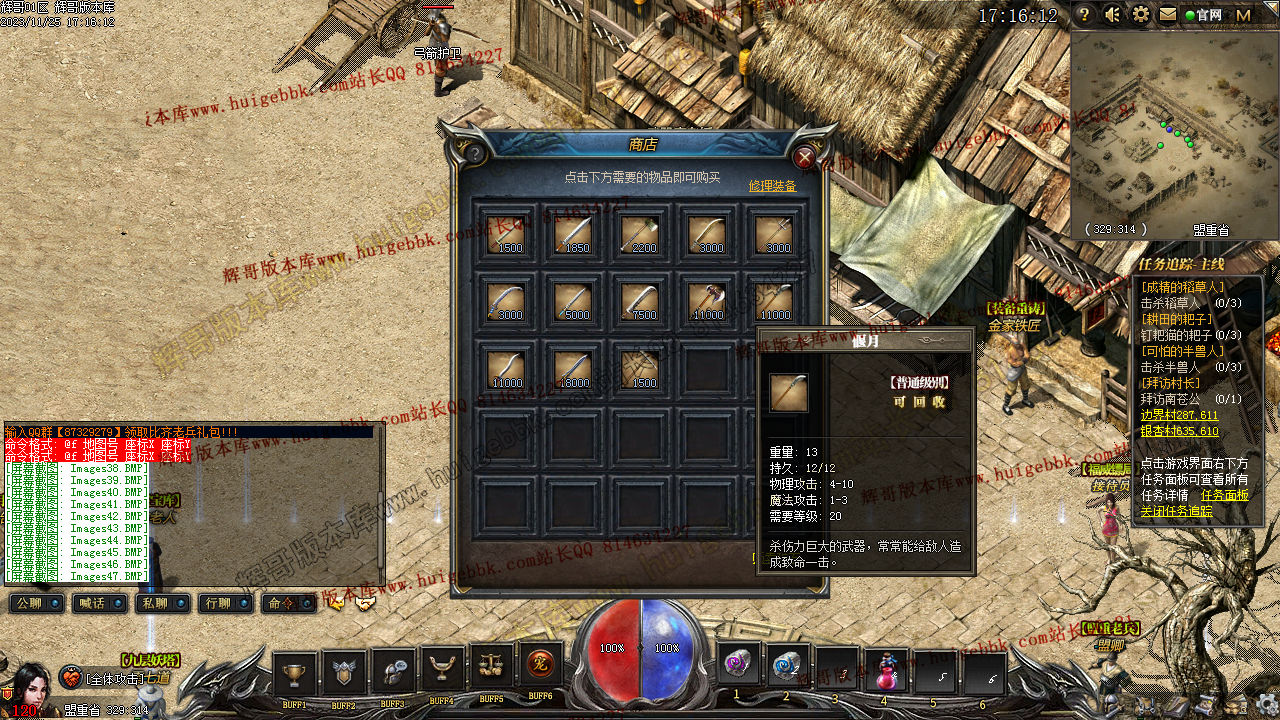Click the 官网 official site button

click(1203, 15)
